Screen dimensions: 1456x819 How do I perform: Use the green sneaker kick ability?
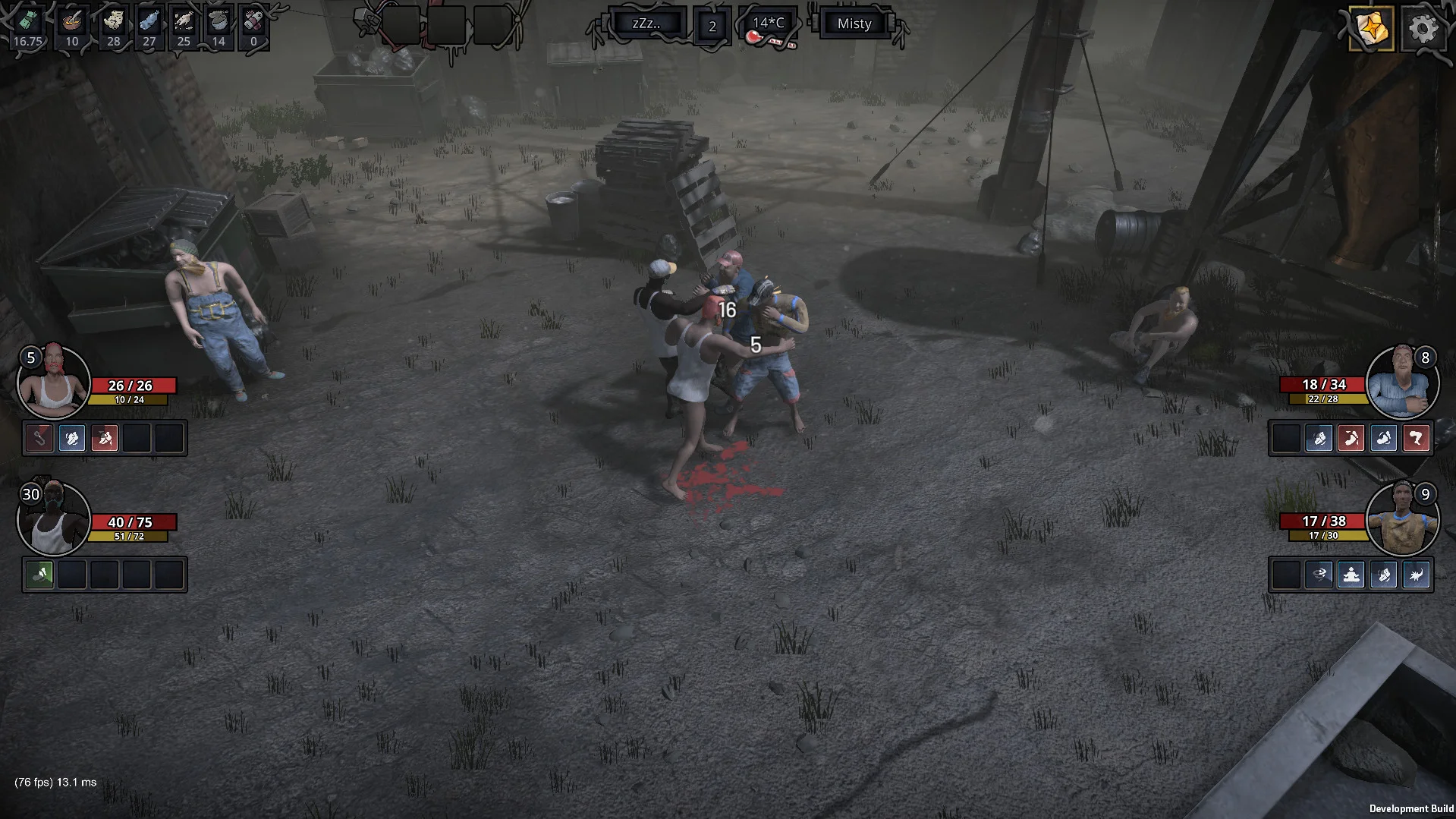pyautogui.click(x=39, y=575)
